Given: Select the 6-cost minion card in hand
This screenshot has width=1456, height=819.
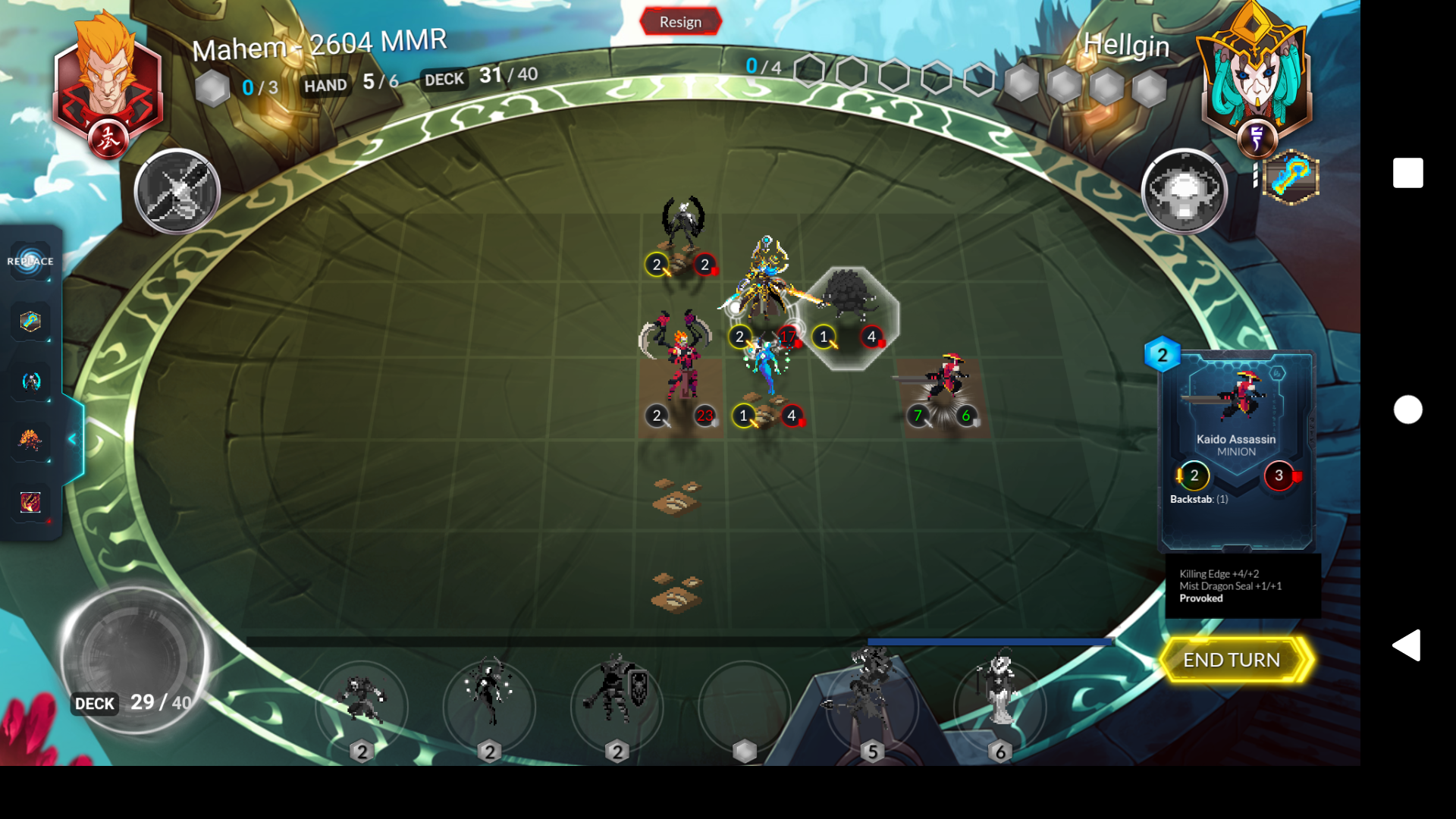Looking at the screenshot, I should click(x=1001, y=707).
